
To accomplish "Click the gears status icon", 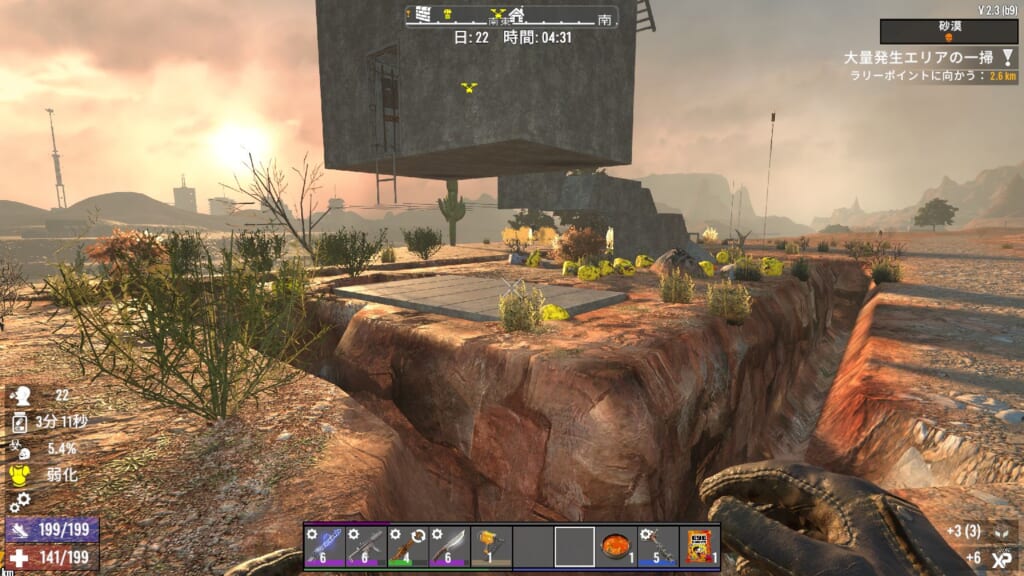I will pyautogui.click(x=19, y=501).
